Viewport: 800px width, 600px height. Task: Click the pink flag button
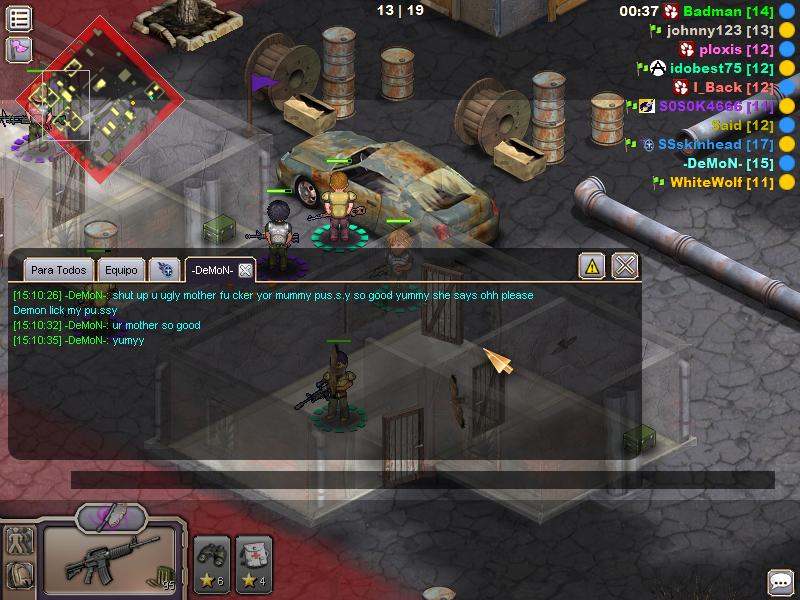pyautogui.click(x=19, y=48)
